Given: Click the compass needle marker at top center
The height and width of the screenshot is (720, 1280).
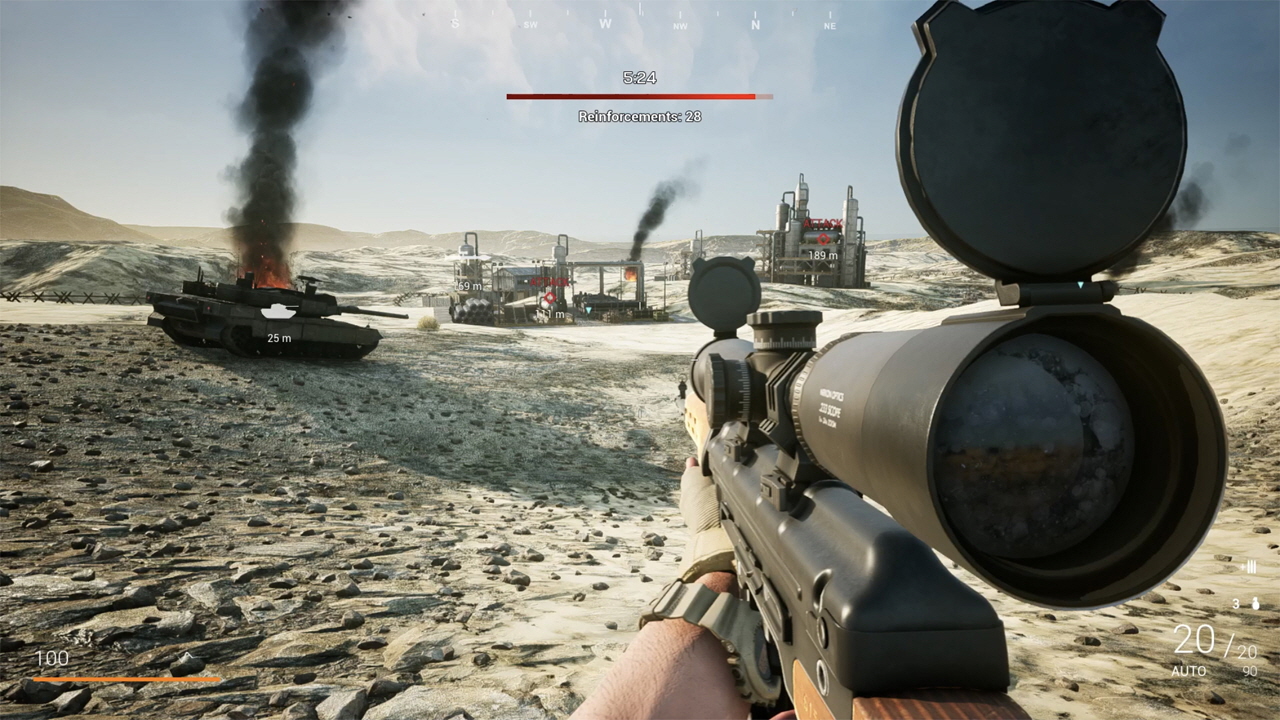Looking at the screenshot, I should (x=640, y=10).
